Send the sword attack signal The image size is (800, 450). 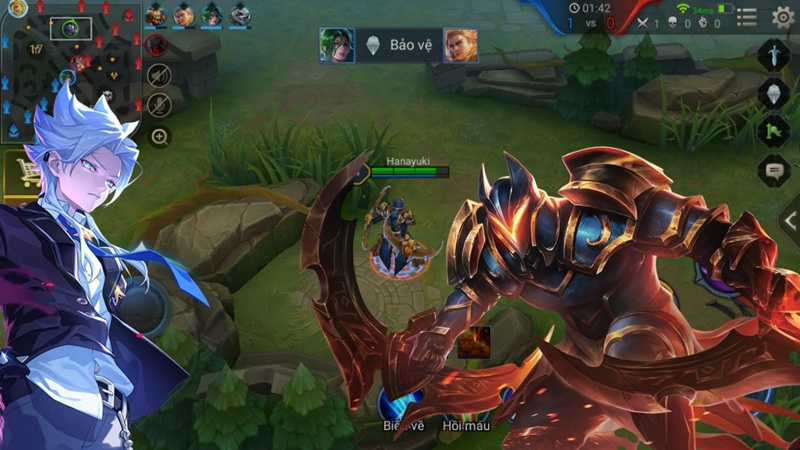775,54
